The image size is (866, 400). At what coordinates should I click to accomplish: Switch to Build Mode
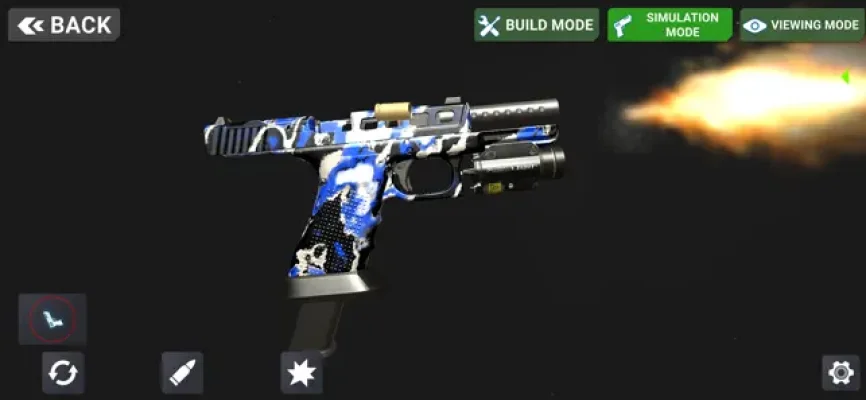[x=536, y=25]
